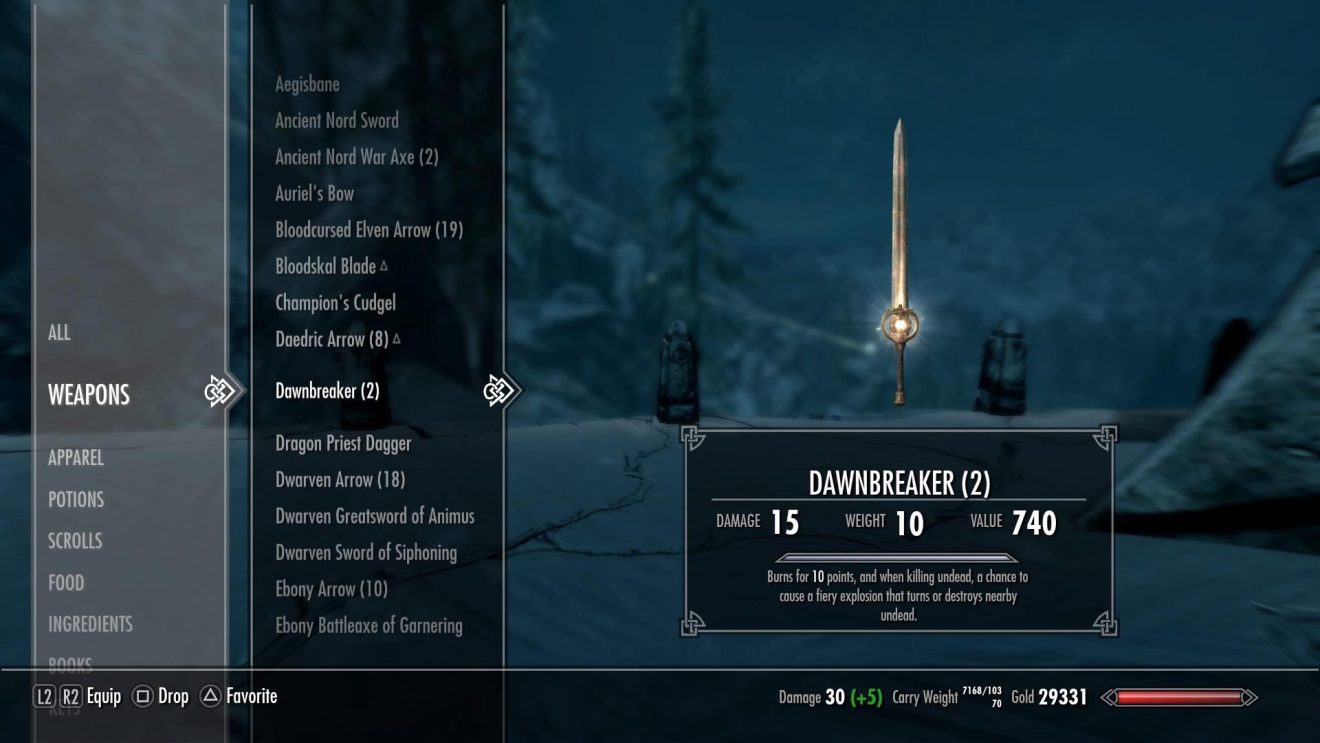Screen dimensions: 1320x743
Task: Open the Food category
Action: pyautogui.click(x=66, y=583)
